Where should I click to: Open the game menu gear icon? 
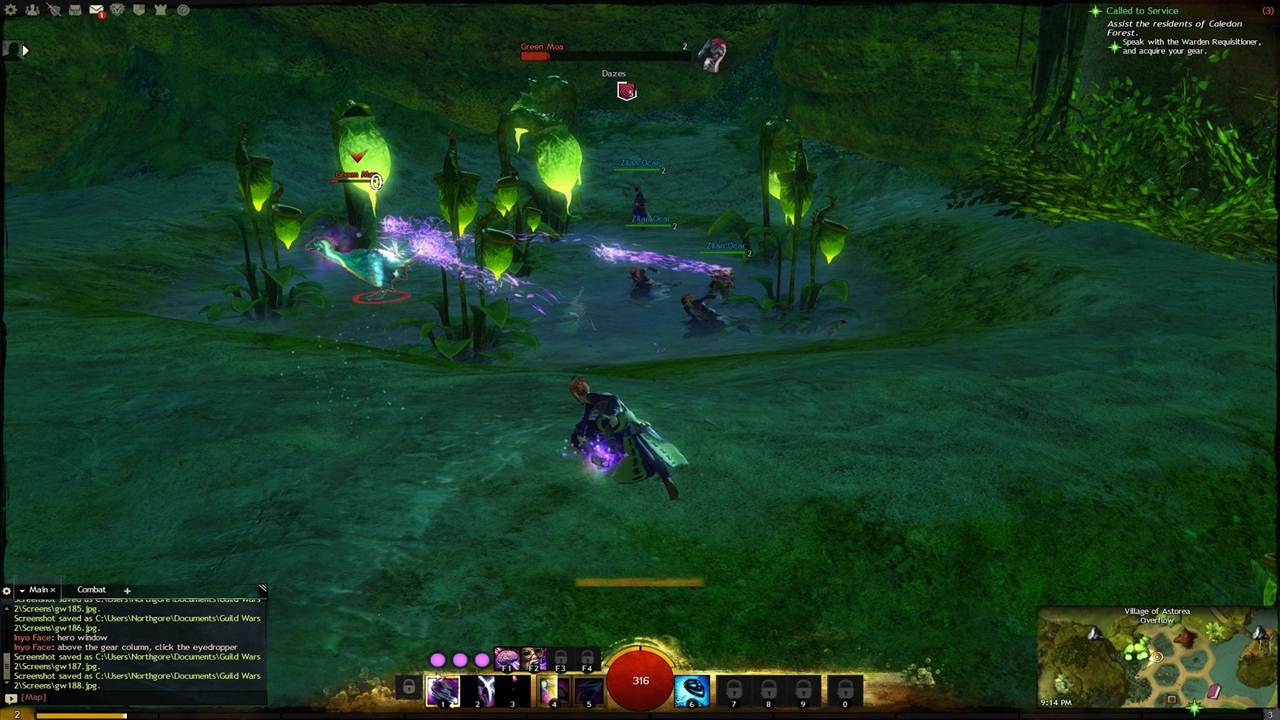pyautogui.click(x=12, y=10)
